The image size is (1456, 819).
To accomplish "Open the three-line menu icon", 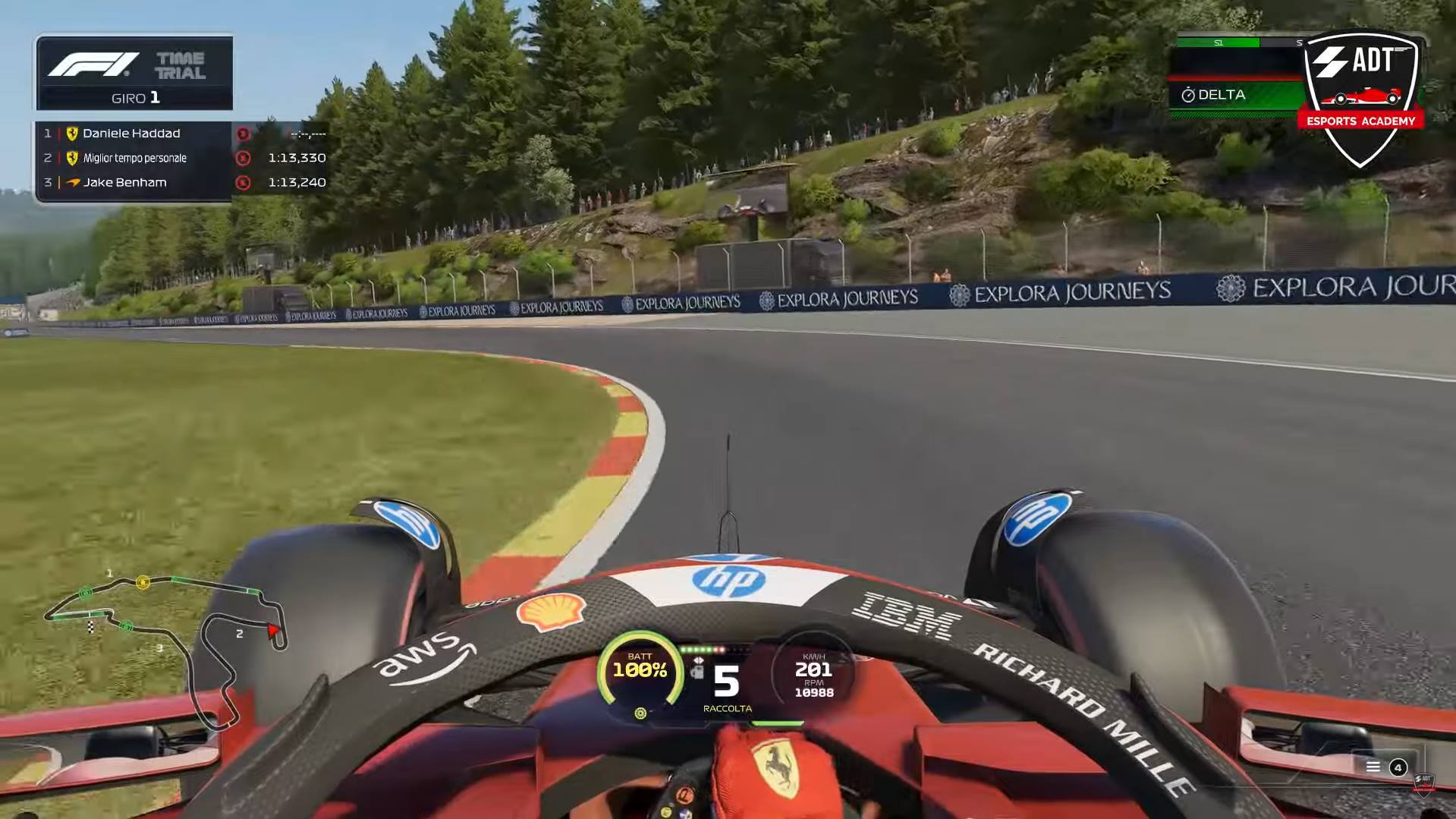I will pos(1373,767).
